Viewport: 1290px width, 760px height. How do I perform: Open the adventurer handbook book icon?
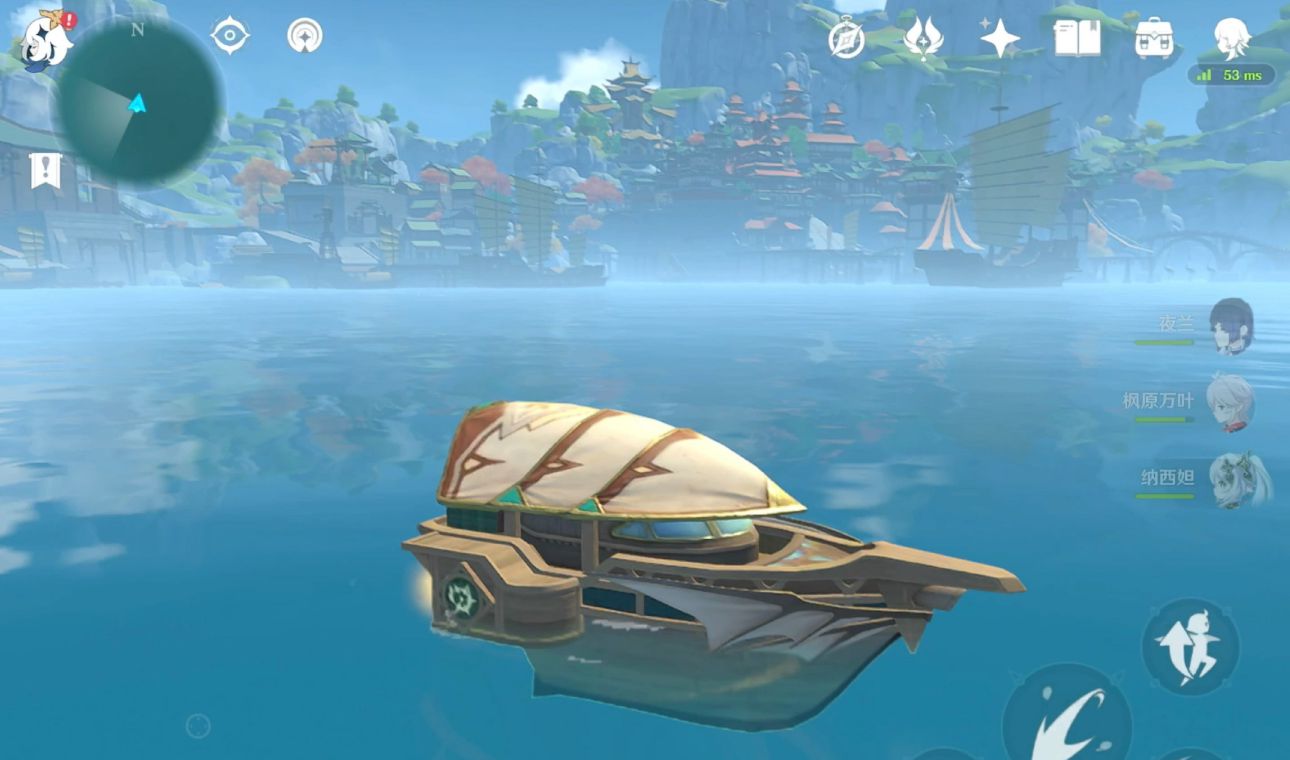(x=1077, y=39)
